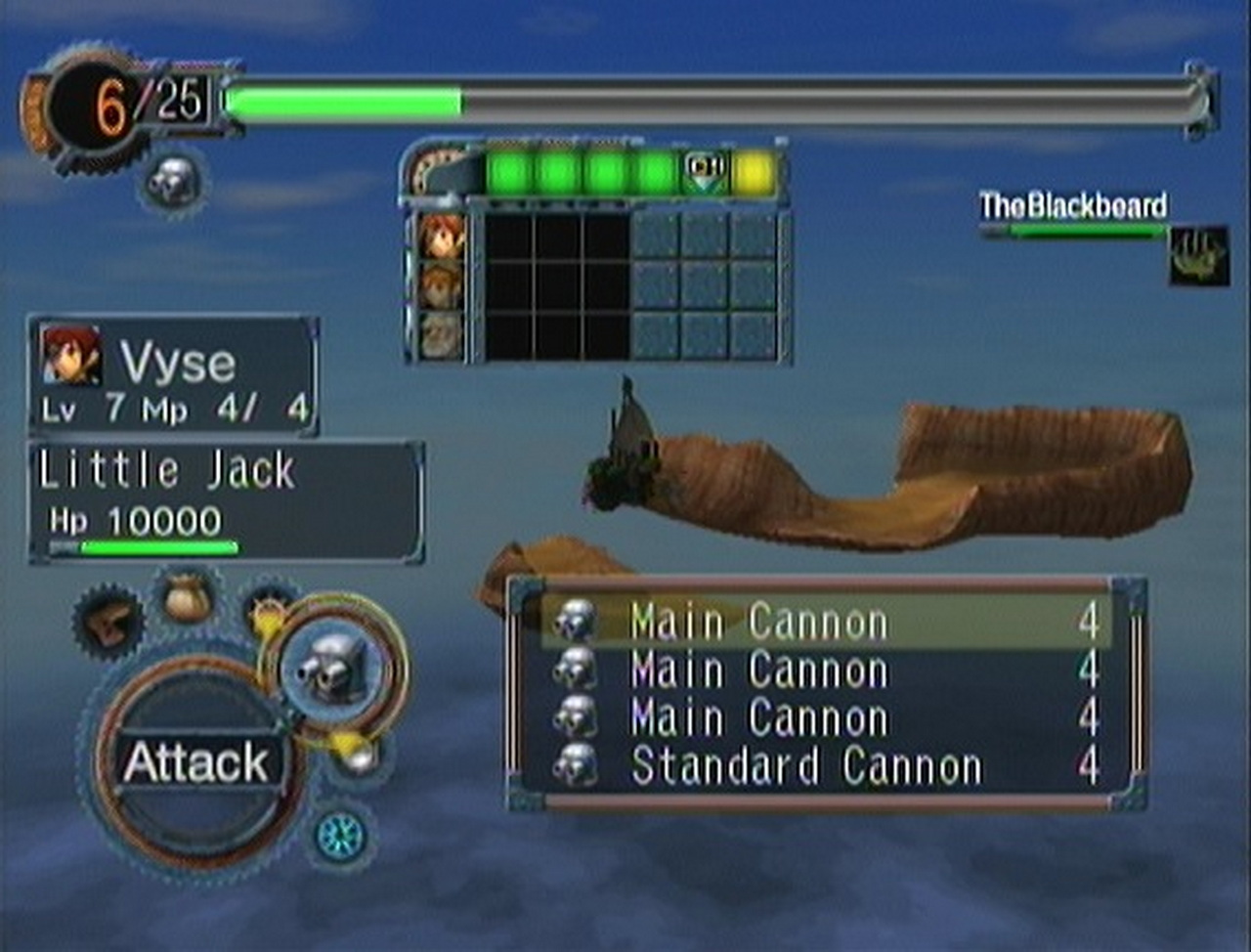Image resolution: width=1251 pixels, height=952 pixels.
Task: Select the bottom portrait in the turn grid
Action: pos(441,334)
